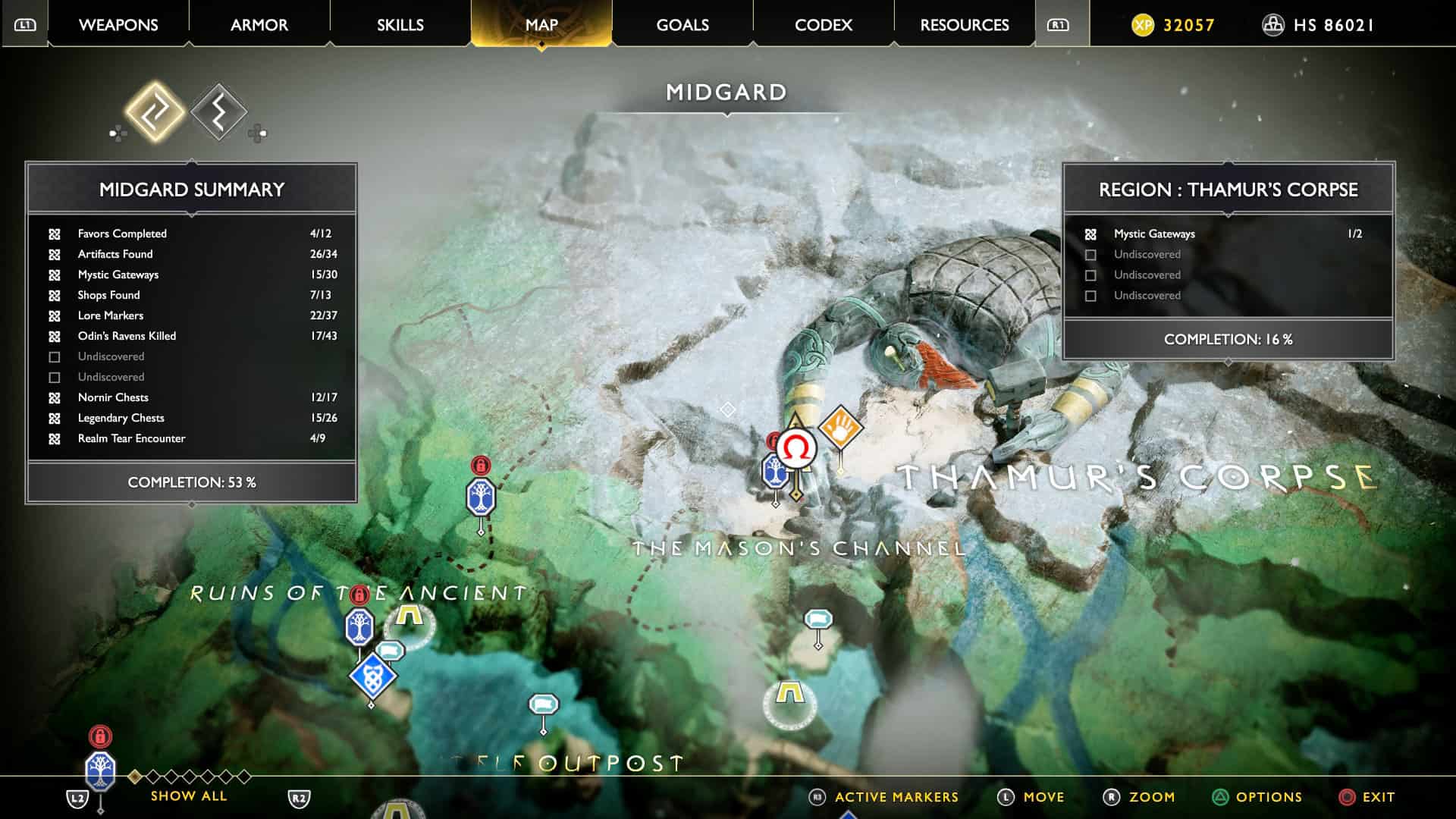The height and width of the screenshot is (819, 1456).
Task: Click the orange hand marker on the map
Action: [x=840, y=428]
